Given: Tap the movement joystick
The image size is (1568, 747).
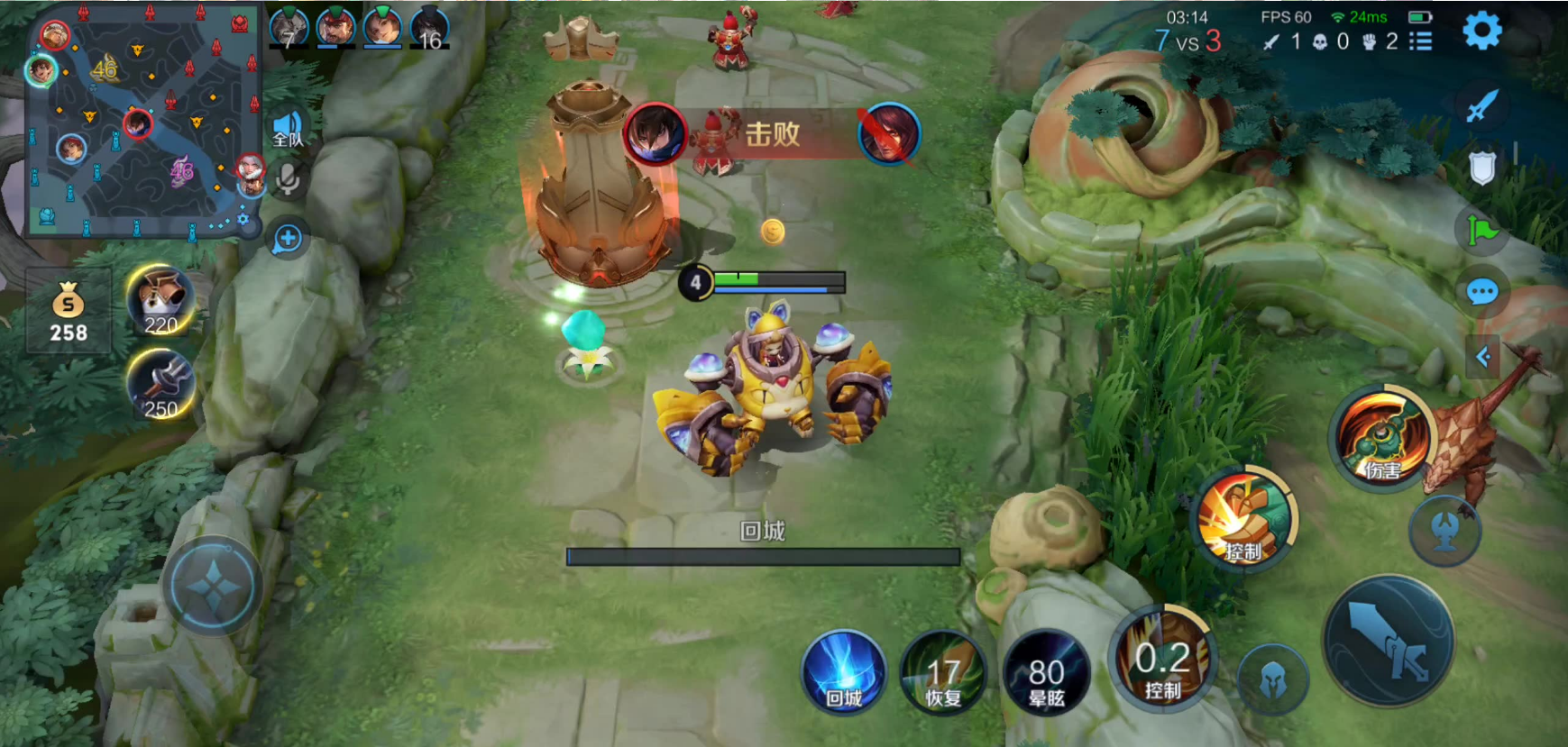Looking at the screenshot, I should coord(213,586).
